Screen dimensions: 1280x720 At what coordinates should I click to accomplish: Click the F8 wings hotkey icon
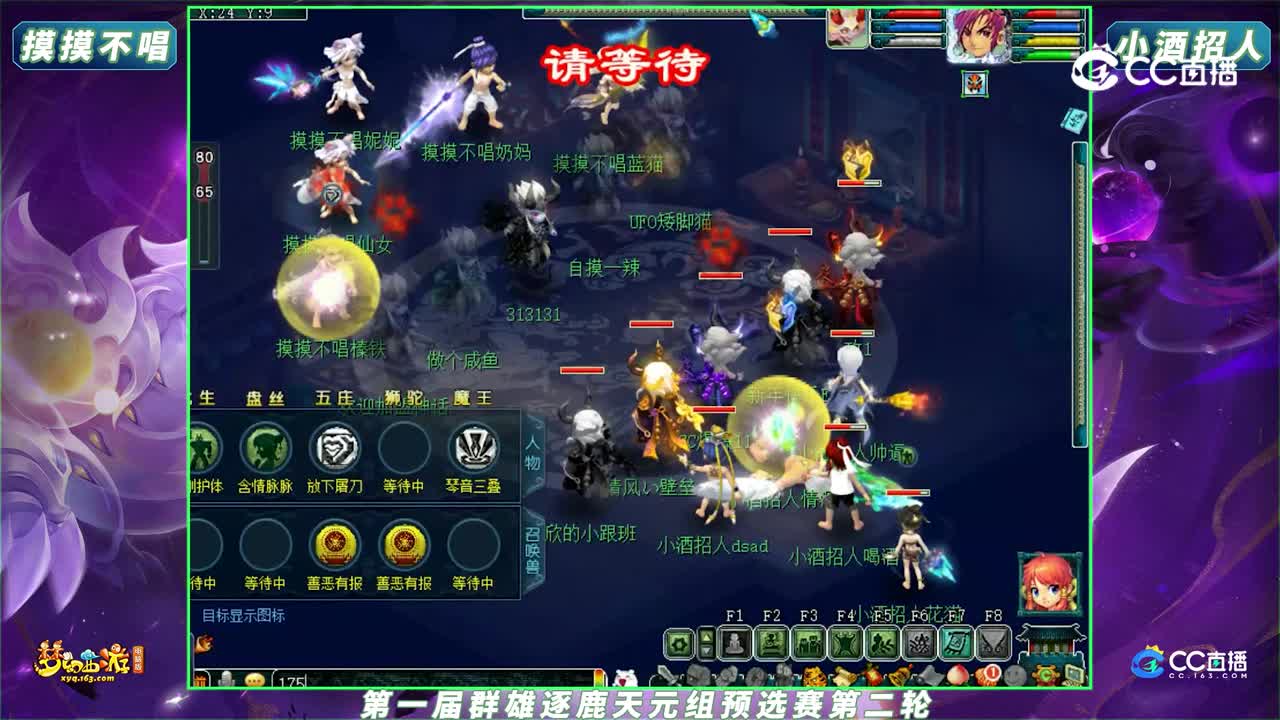pyautogui.click(x=992, y=643)
